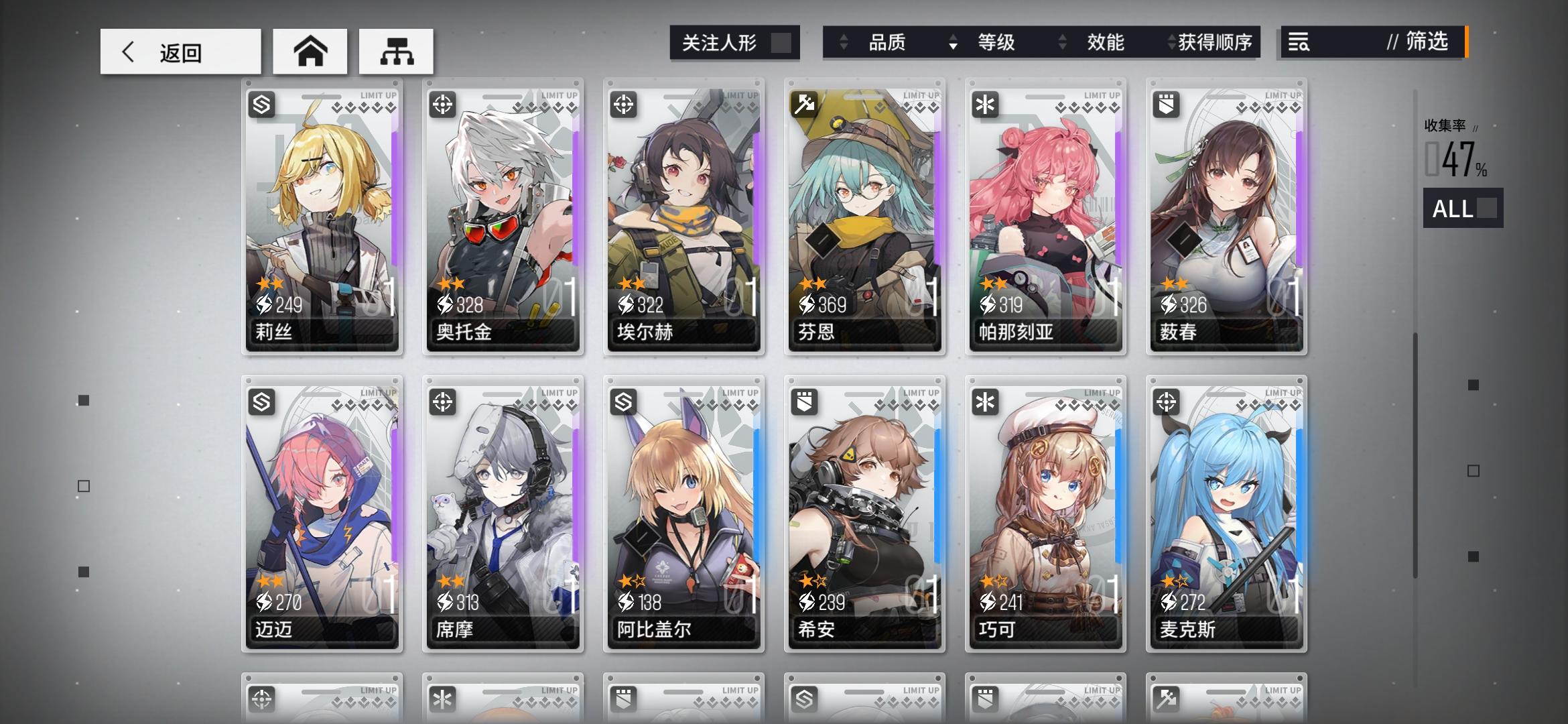1568x724 pixels.
Task: Open the home icon in the top bar
Action: click(x=310, y=50)
